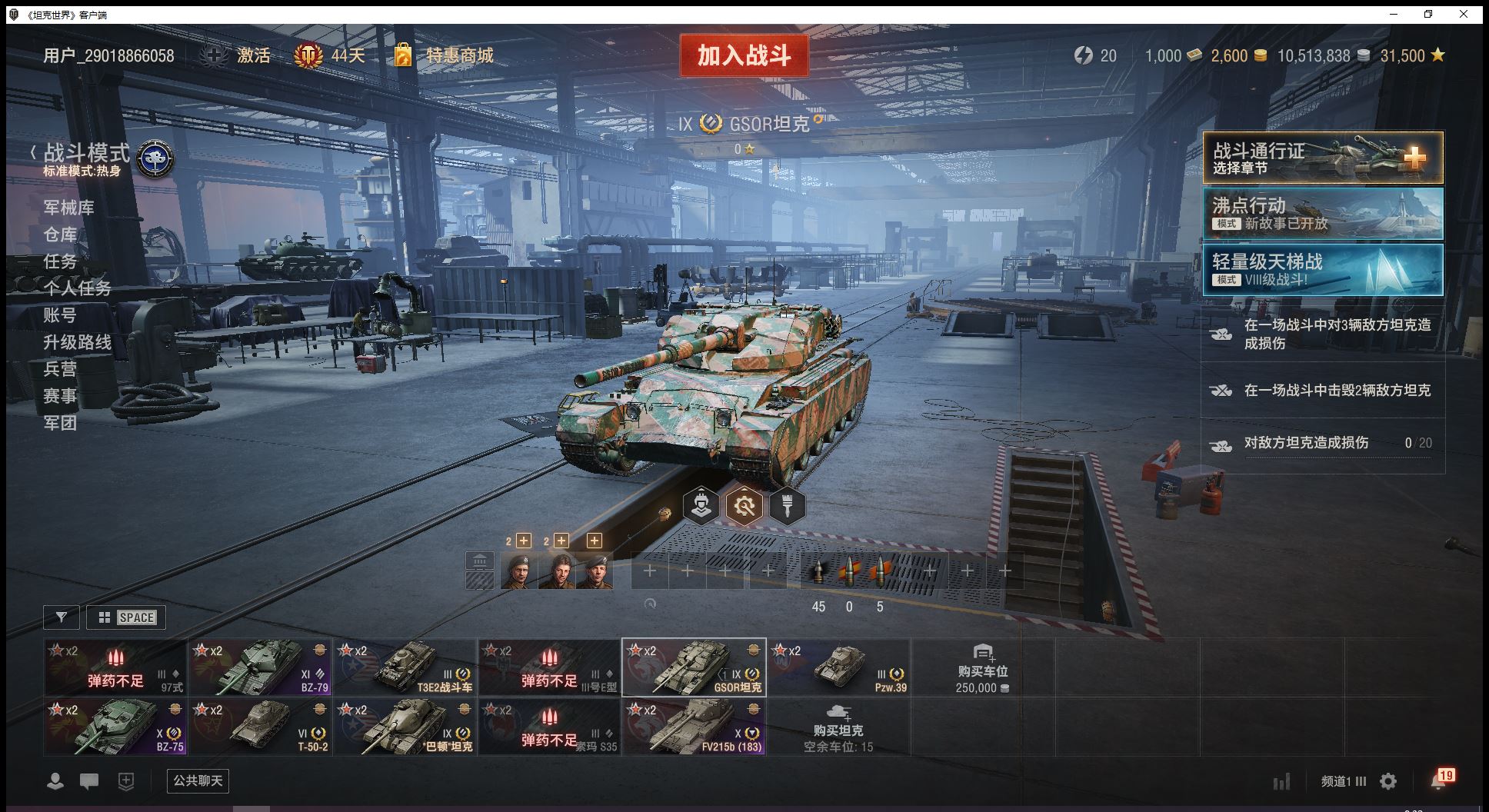Open the 仓库 depot menu
This screenshot has width=1489, height=812.
[60, 235]
